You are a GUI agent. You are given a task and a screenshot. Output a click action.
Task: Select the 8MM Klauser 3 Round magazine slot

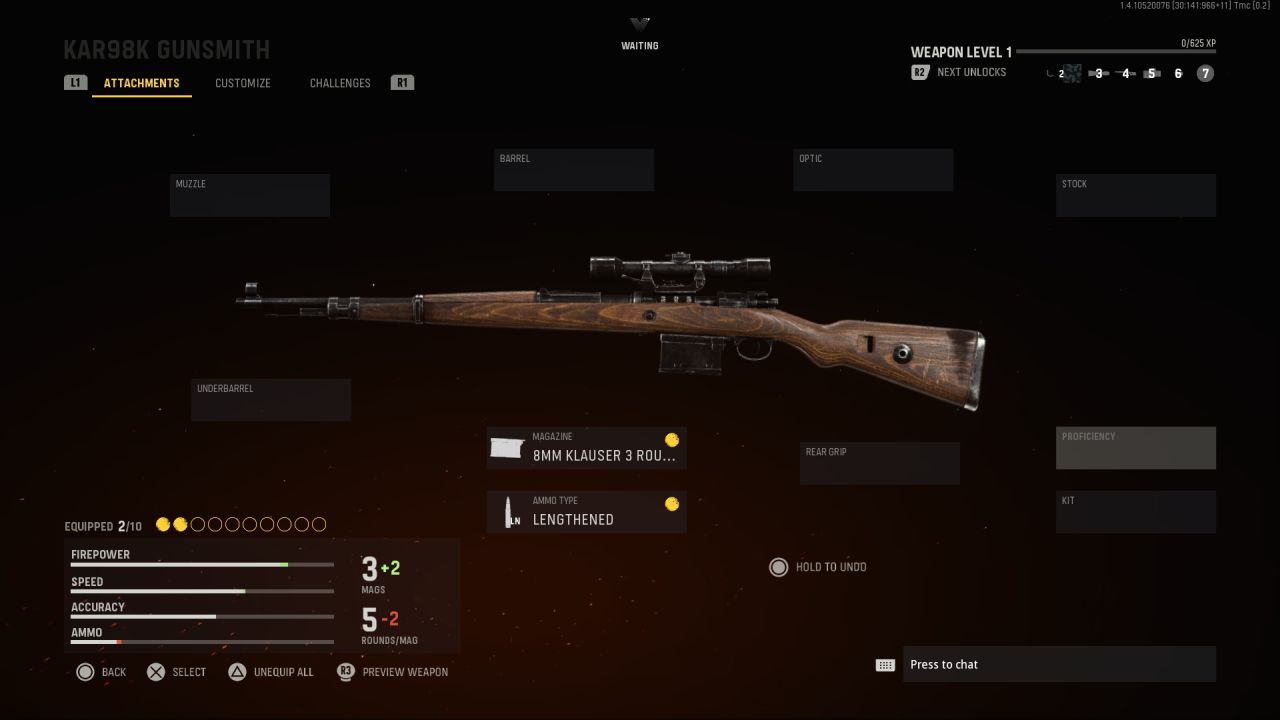pos(586,447)
